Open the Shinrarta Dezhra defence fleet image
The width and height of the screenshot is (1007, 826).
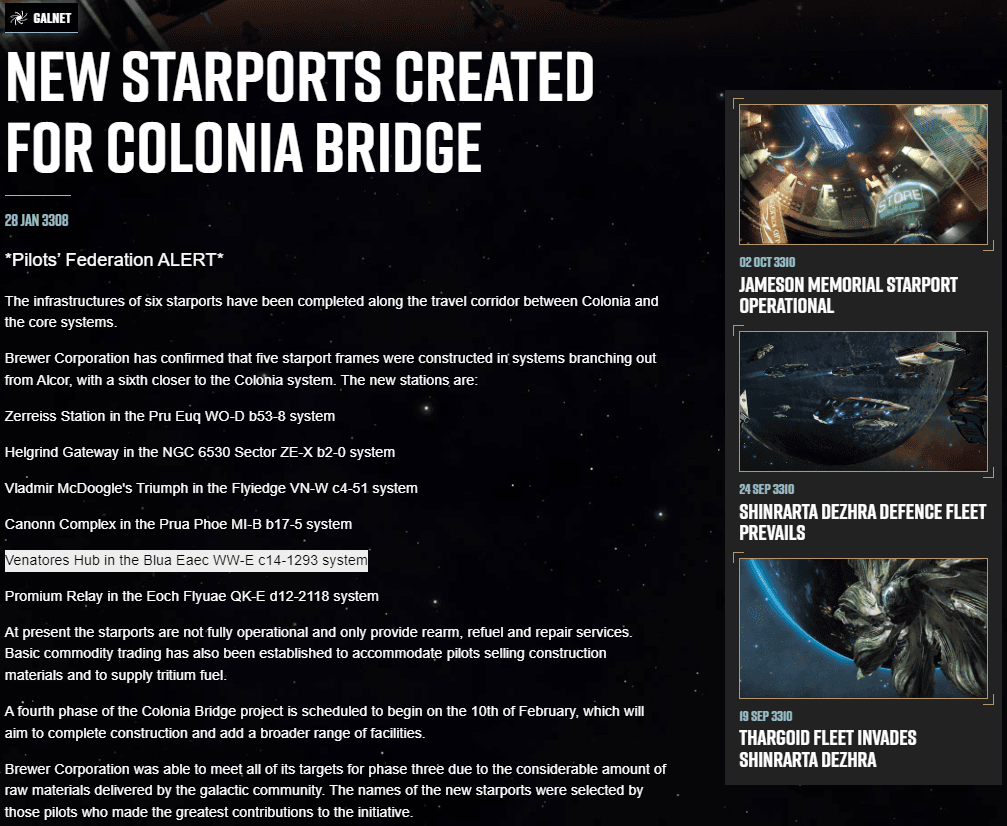tap(863, 401)
